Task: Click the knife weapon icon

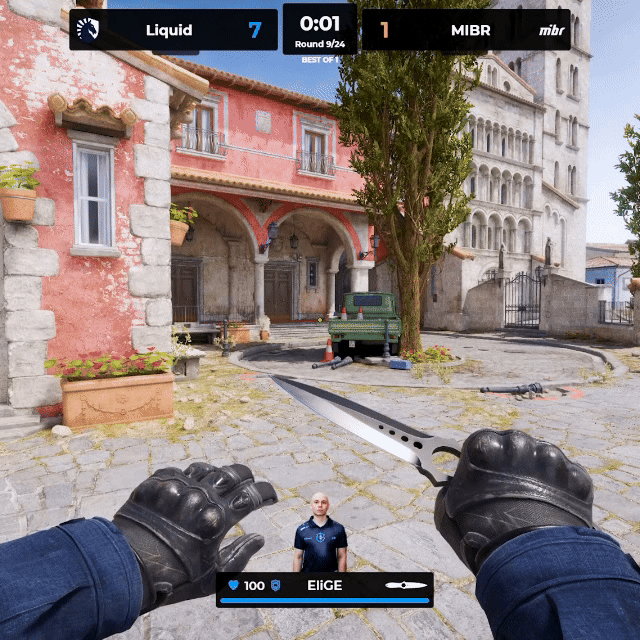Action: coord(406,585)
